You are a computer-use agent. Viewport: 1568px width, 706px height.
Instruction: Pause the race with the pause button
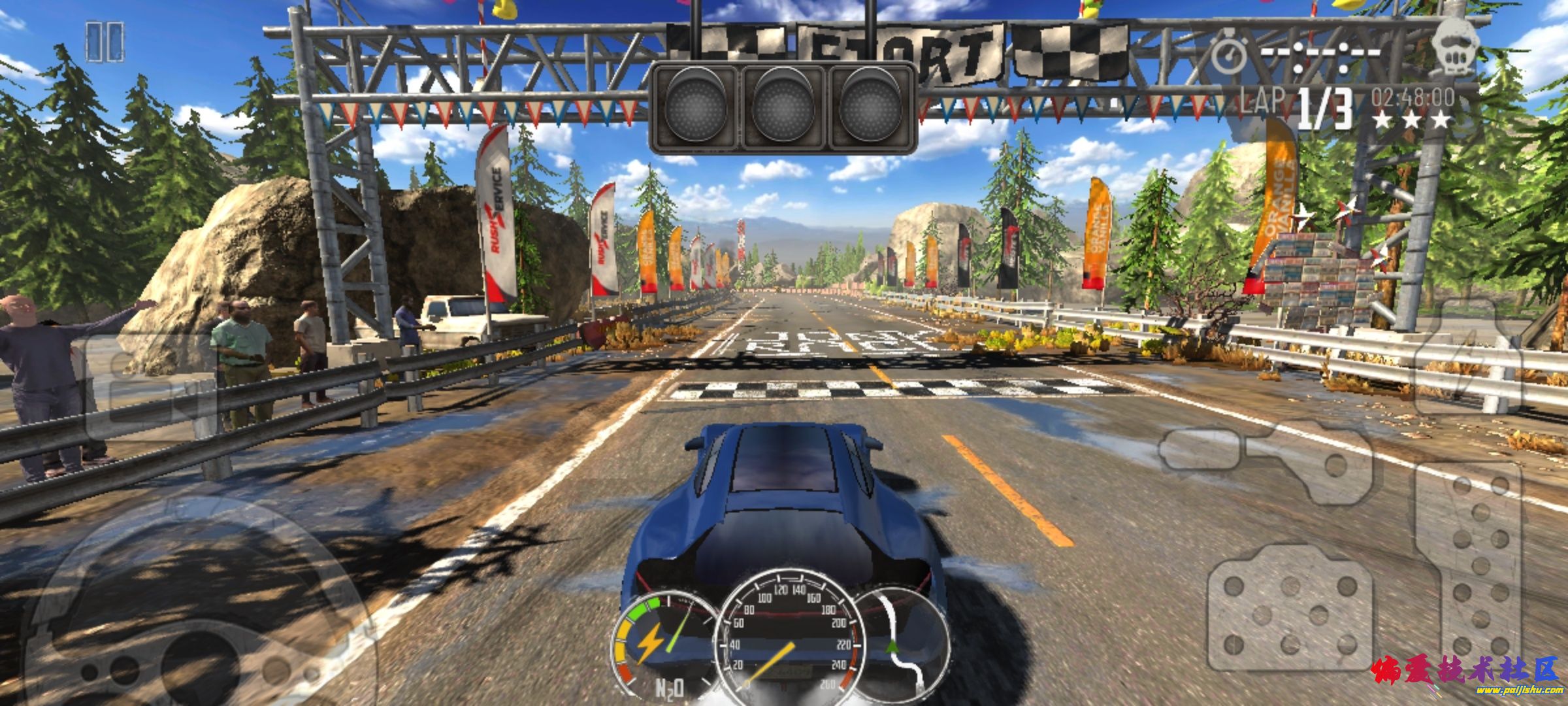coord(105,42)
